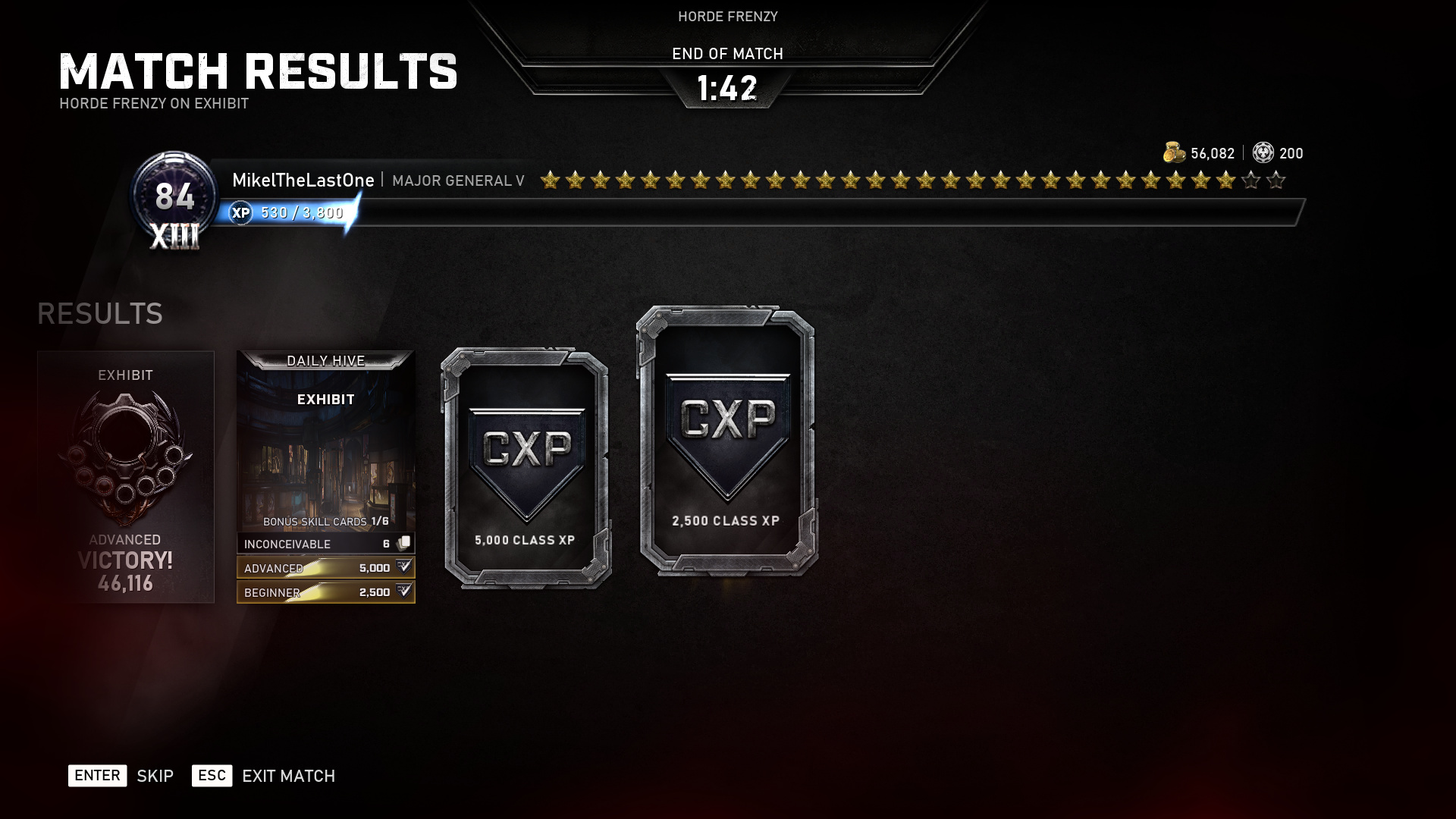Select the 2,500 Class XP reward card

click(726, 441)
